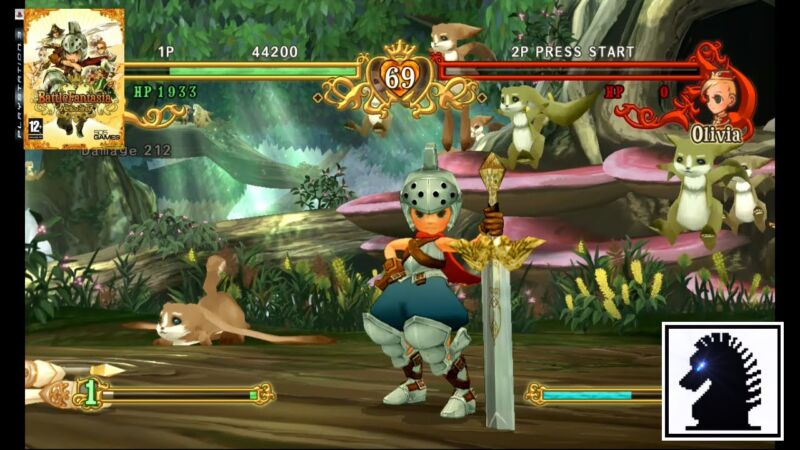Open the Battle Fantasia box art thumbnail
Image resolution: width=800 pixels, height=450 pixels.
[x=74, y=79]
